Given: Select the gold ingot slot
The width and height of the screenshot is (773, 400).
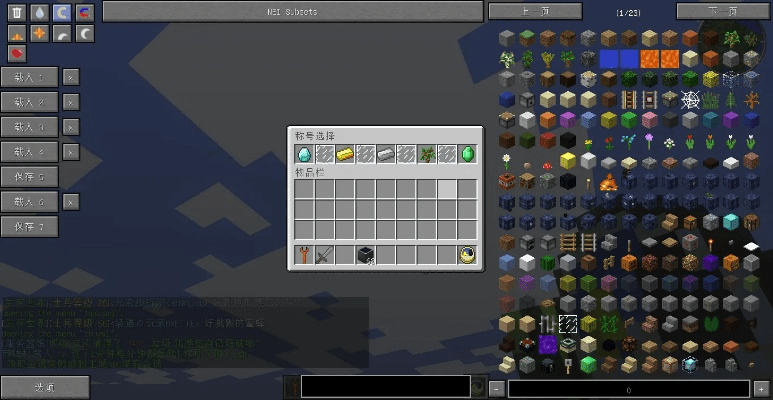Looking at the screenshot, I should pyautogui.click(x=345, y=154).
